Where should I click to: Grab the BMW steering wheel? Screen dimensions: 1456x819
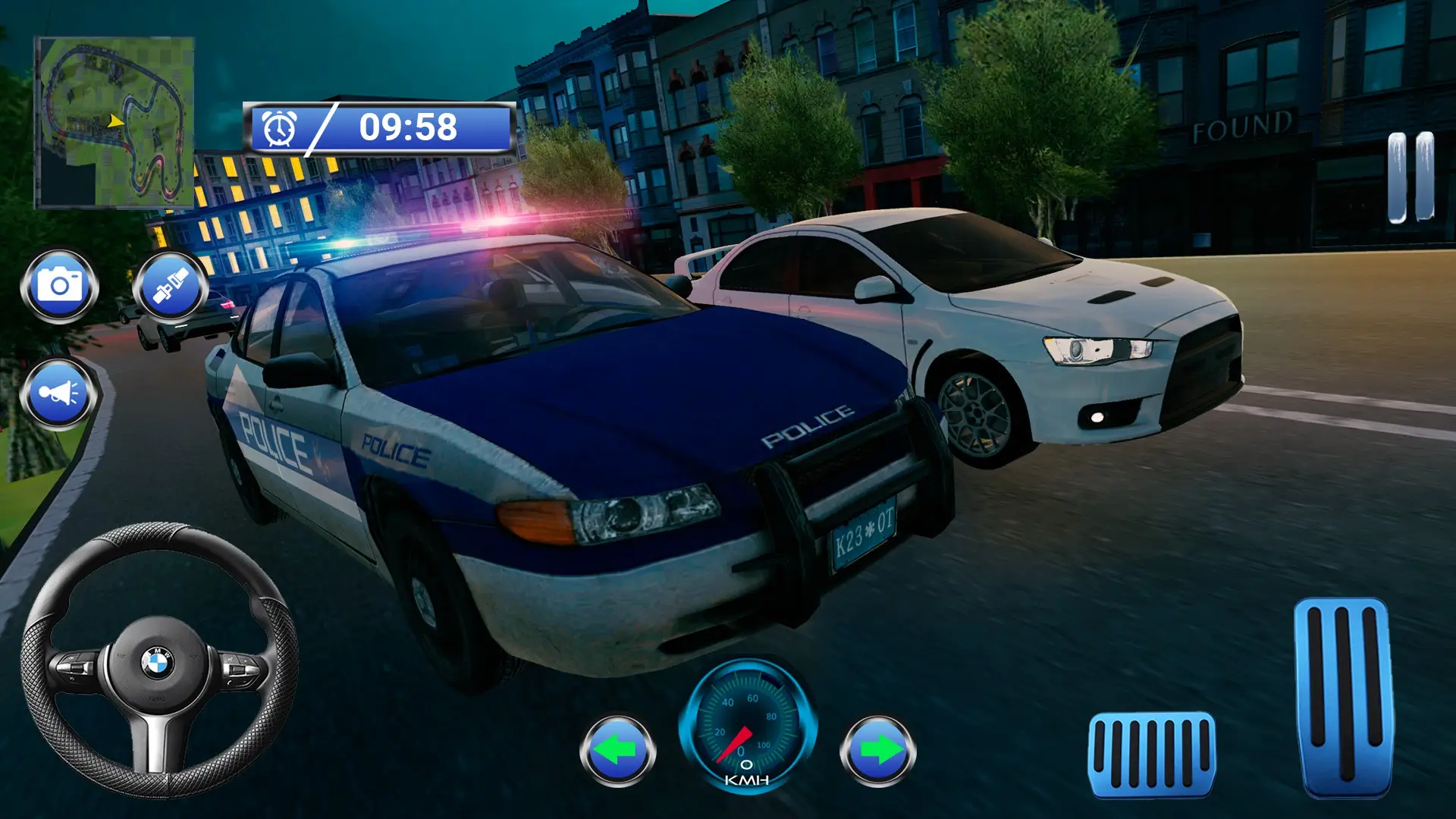click(158, 661)
